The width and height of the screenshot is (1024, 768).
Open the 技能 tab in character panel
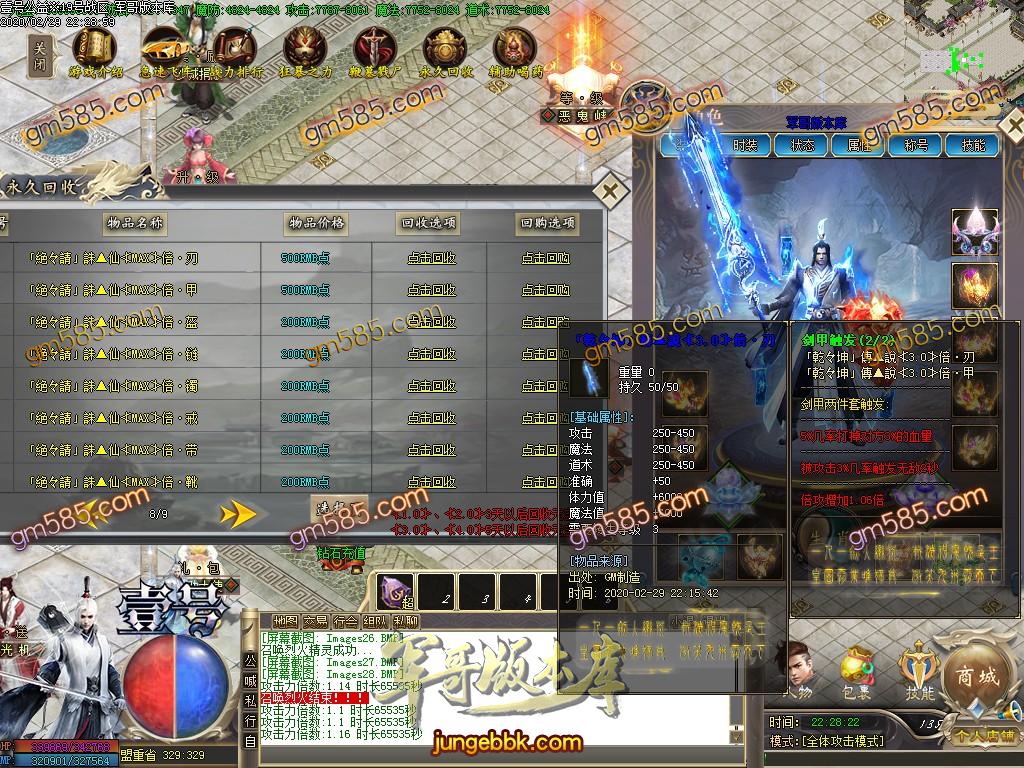972,145
